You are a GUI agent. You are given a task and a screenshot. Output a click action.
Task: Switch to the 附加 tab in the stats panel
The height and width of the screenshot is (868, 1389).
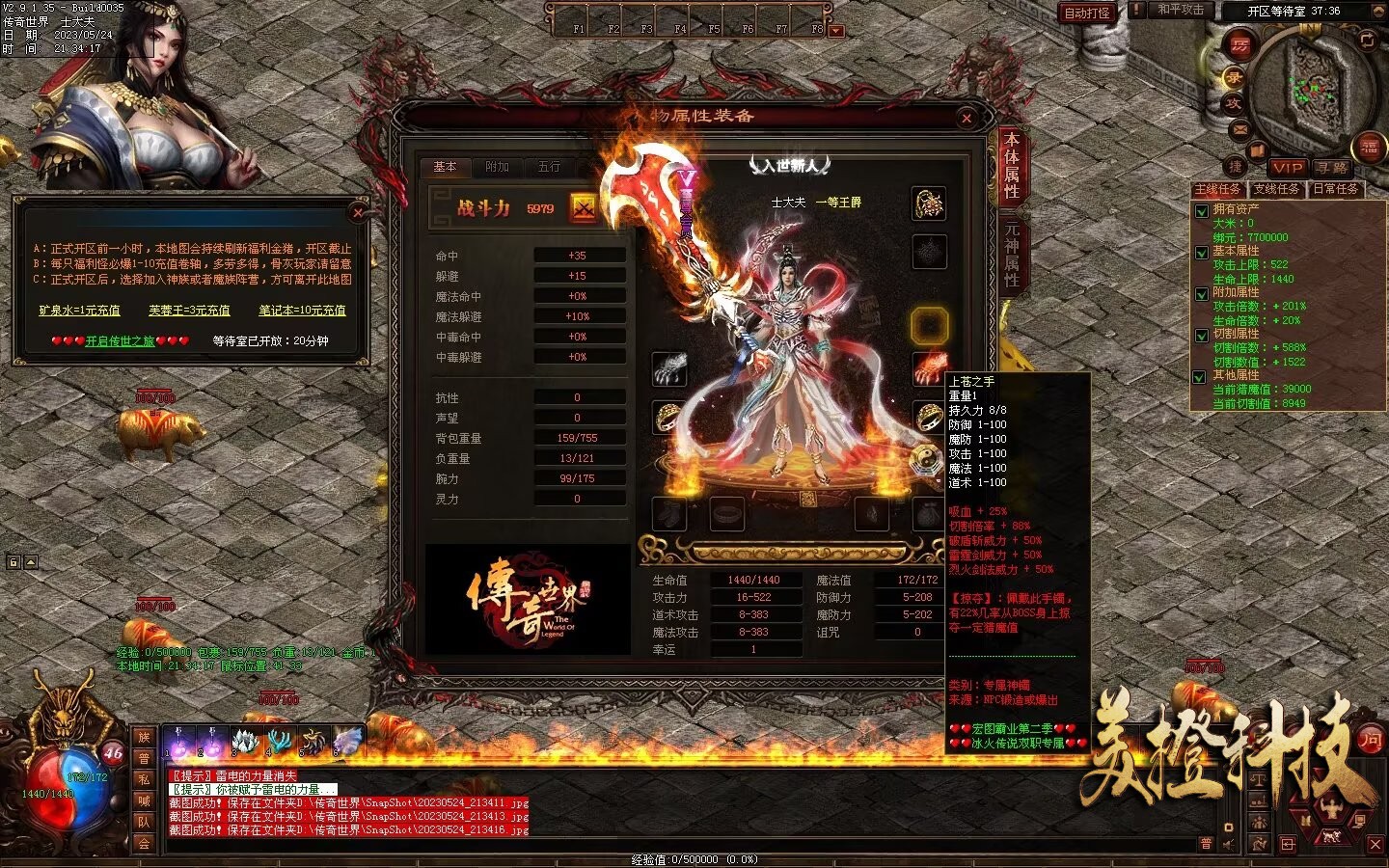coord(498,167)
